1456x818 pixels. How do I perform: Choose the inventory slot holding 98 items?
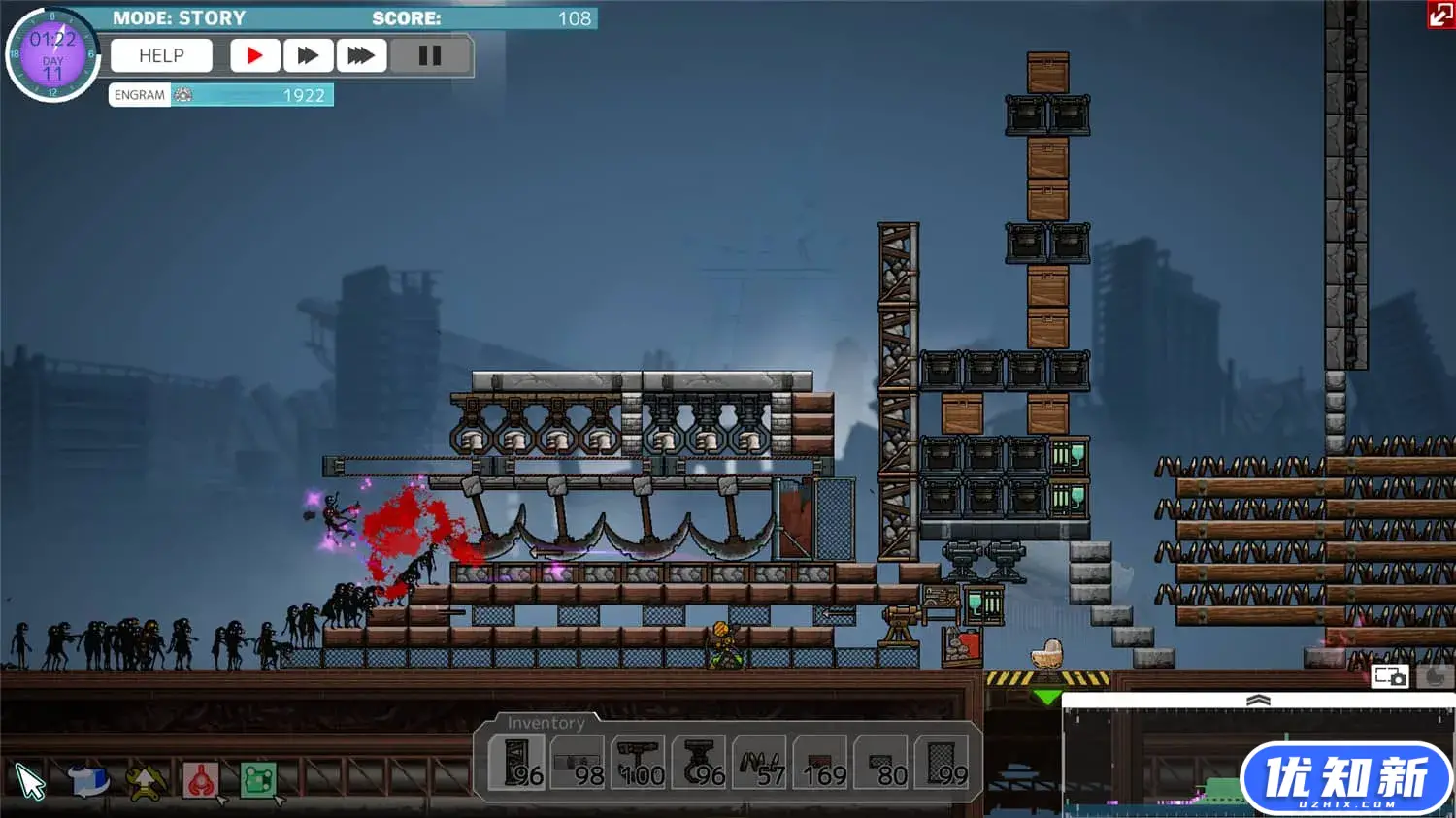[x=578, y=764]
